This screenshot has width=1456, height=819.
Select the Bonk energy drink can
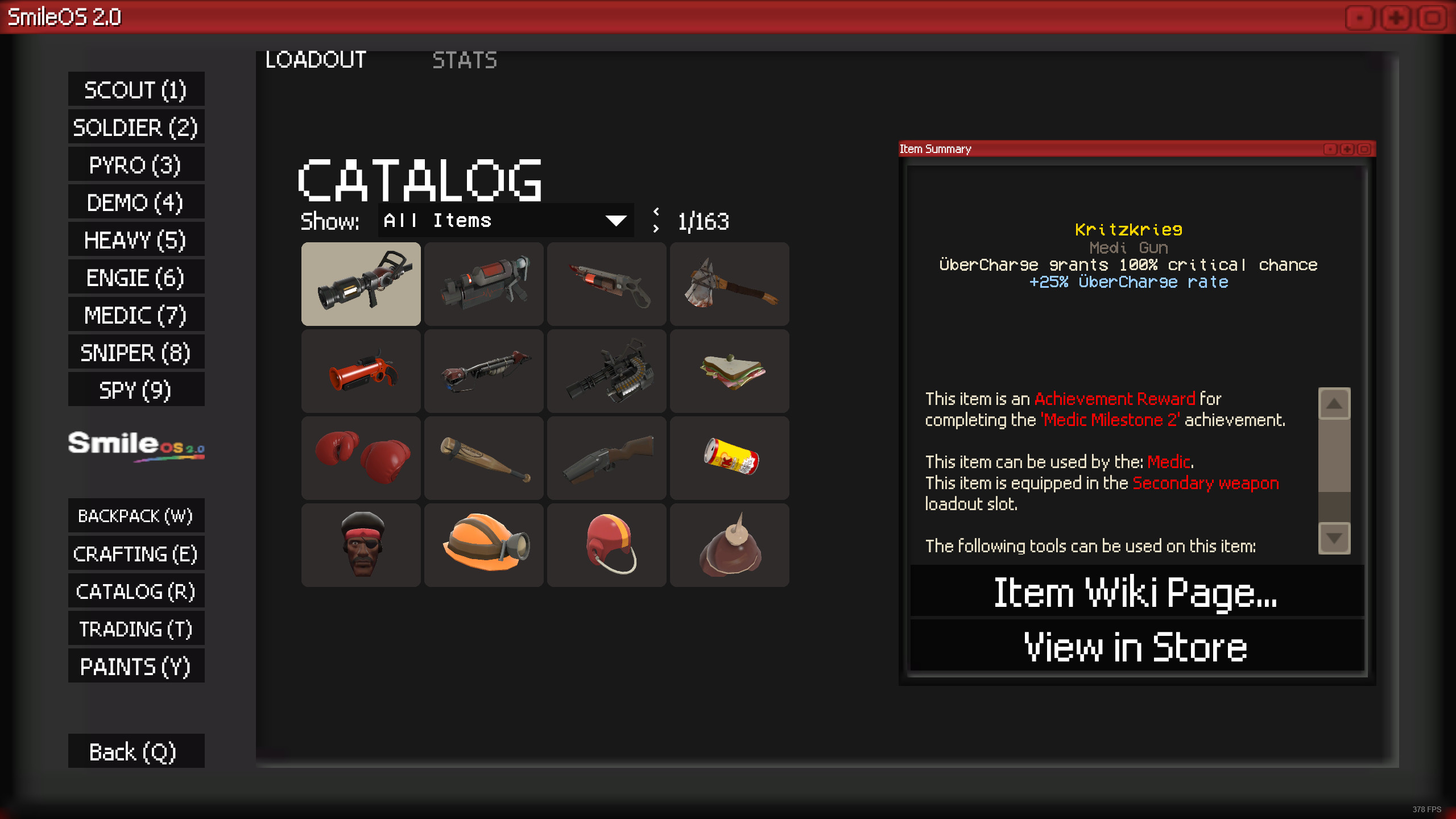730,457
